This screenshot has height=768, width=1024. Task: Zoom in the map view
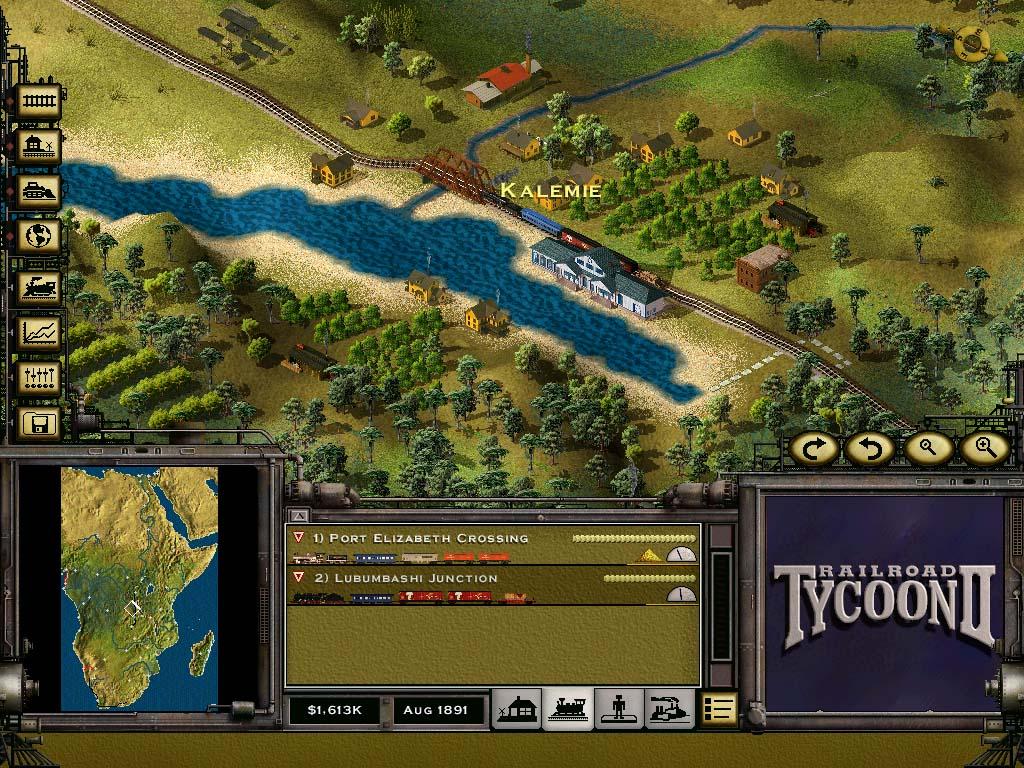click(x=984, y=449)
